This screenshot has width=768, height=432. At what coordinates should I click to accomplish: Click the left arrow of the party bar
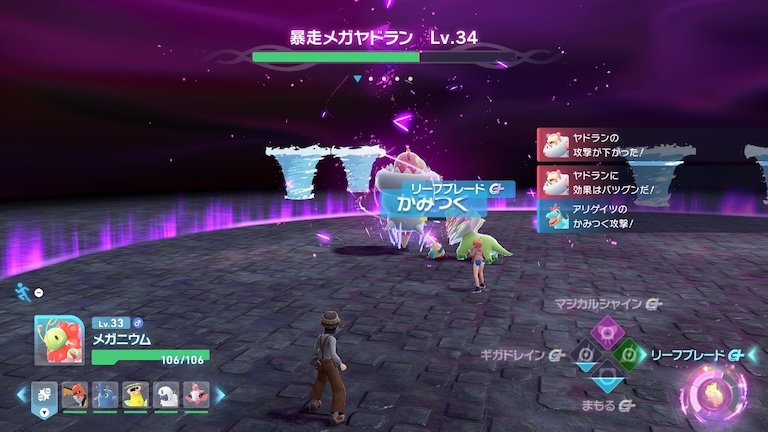pyautogui.click(x=21, y=394)
